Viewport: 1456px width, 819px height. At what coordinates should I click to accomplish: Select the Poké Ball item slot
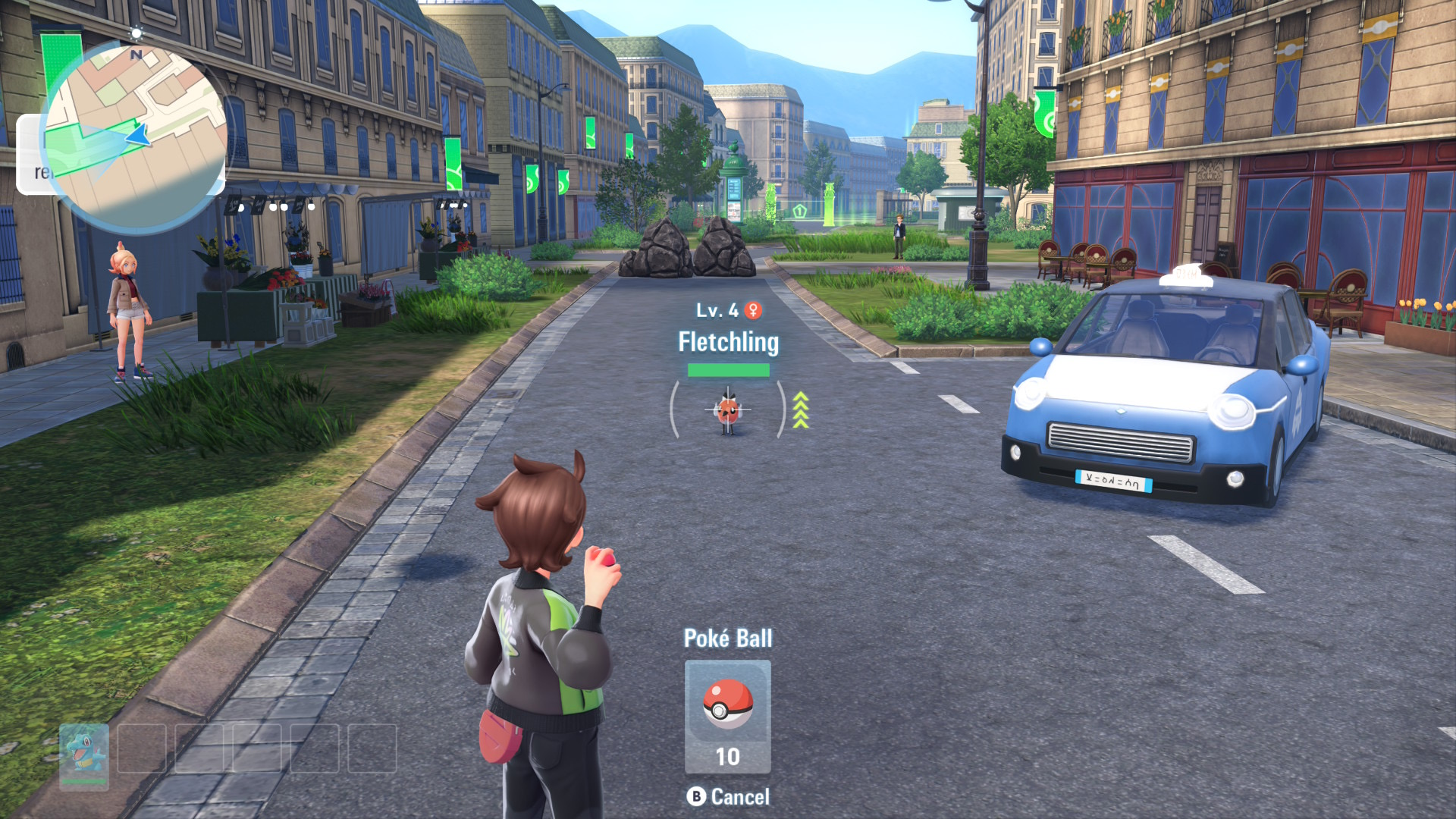pyautogui.click(x=727, y=715)
